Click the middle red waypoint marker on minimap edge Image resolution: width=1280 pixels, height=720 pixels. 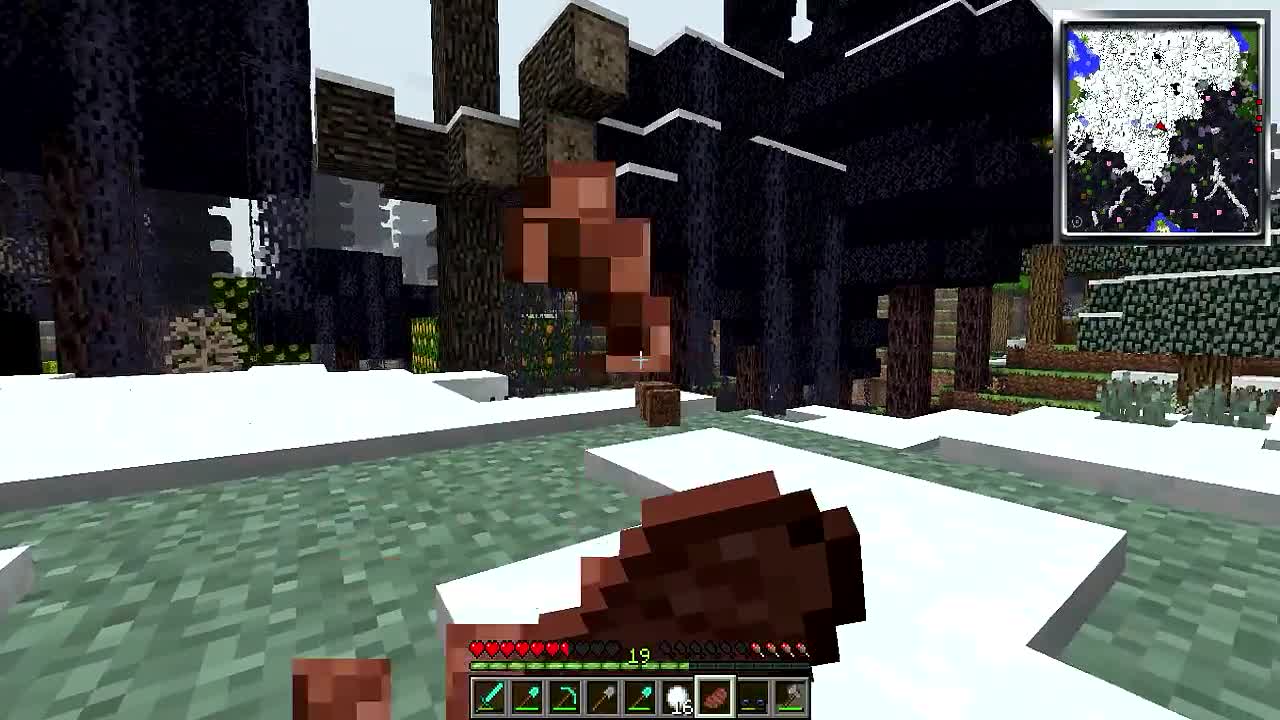pos(1259,119)
